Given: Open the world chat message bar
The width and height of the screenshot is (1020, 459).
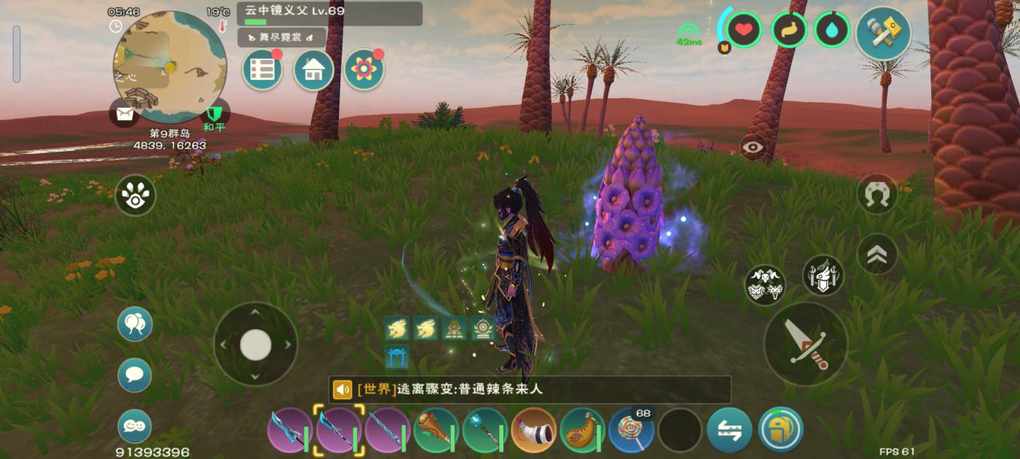Looking at the screenshot, I should point(530,389).
